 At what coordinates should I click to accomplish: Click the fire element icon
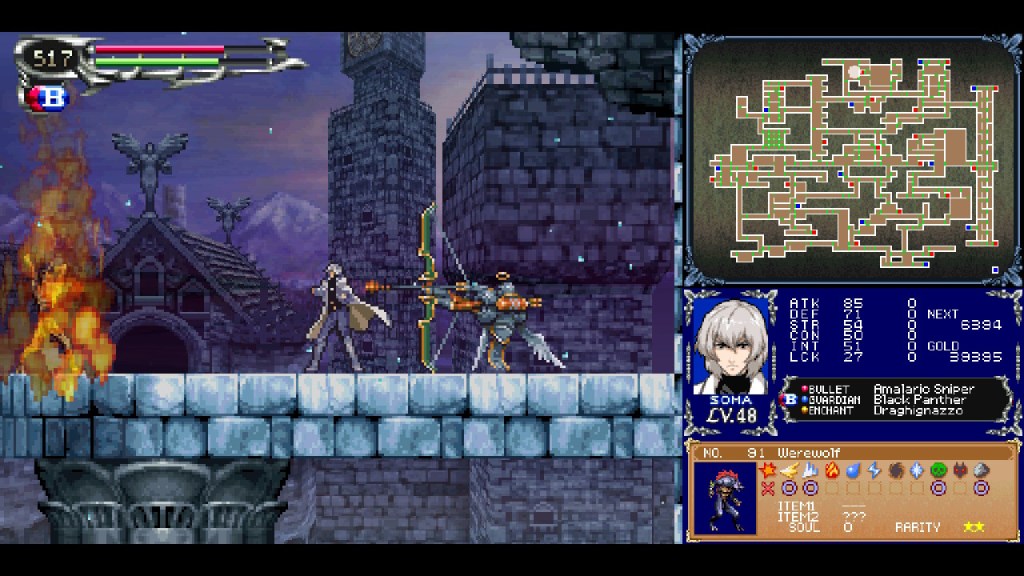[832, 470]
